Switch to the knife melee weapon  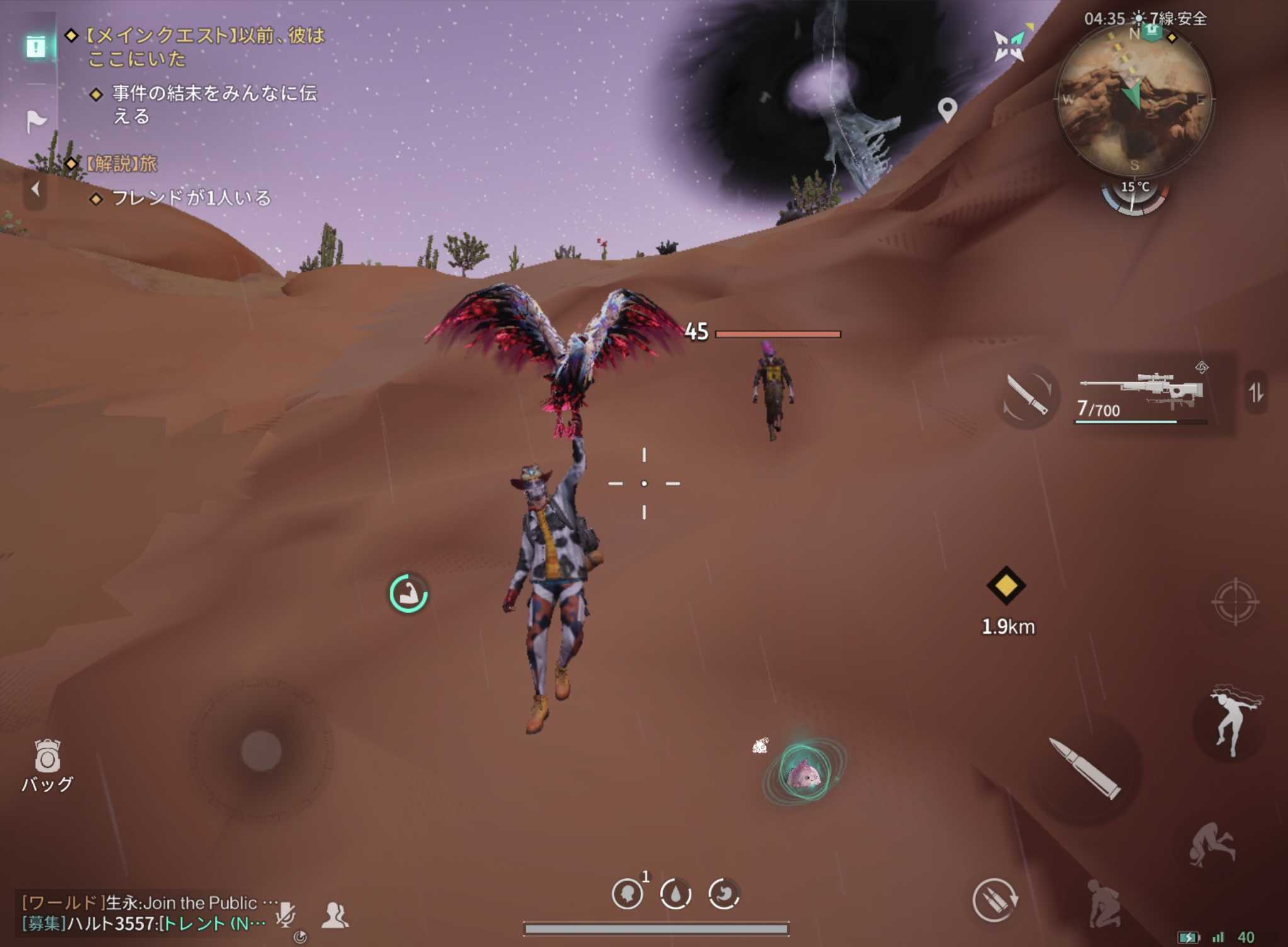click(1027, 396)
